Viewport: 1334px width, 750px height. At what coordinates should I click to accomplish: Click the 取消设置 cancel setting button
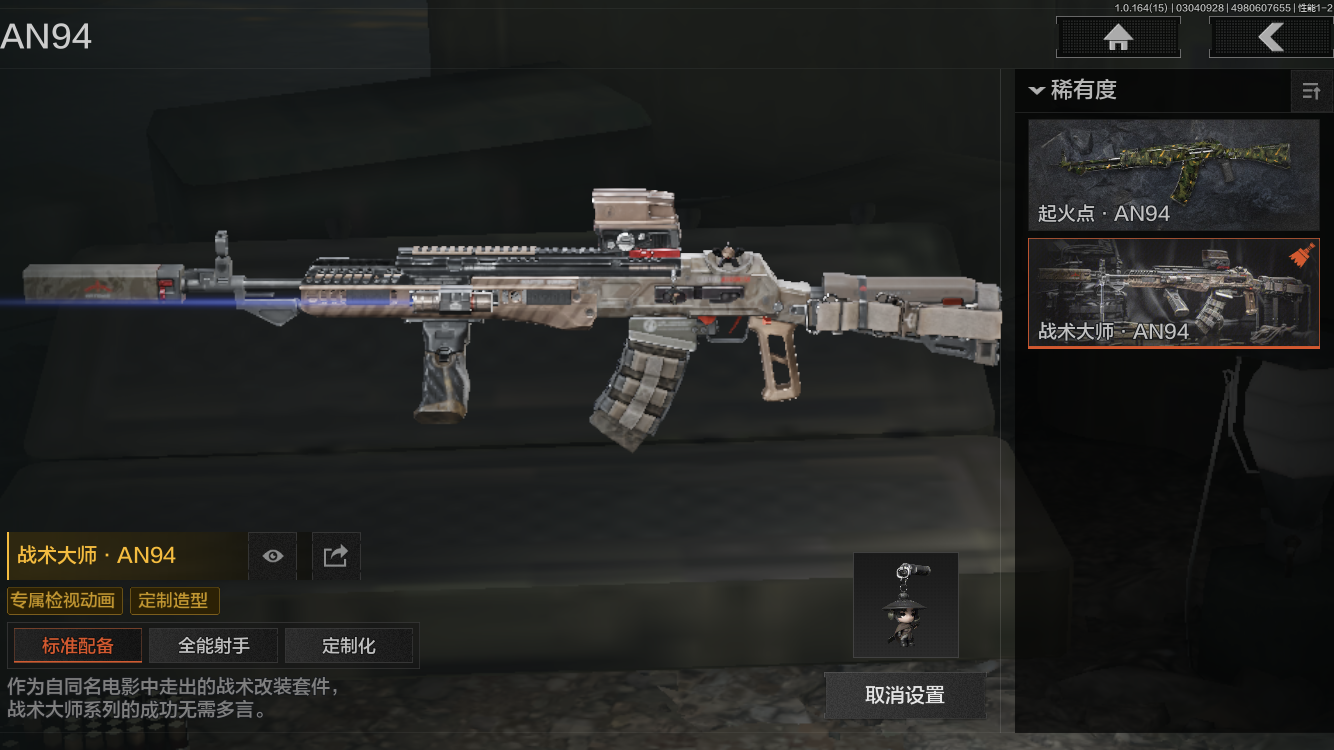coord(905,695)
